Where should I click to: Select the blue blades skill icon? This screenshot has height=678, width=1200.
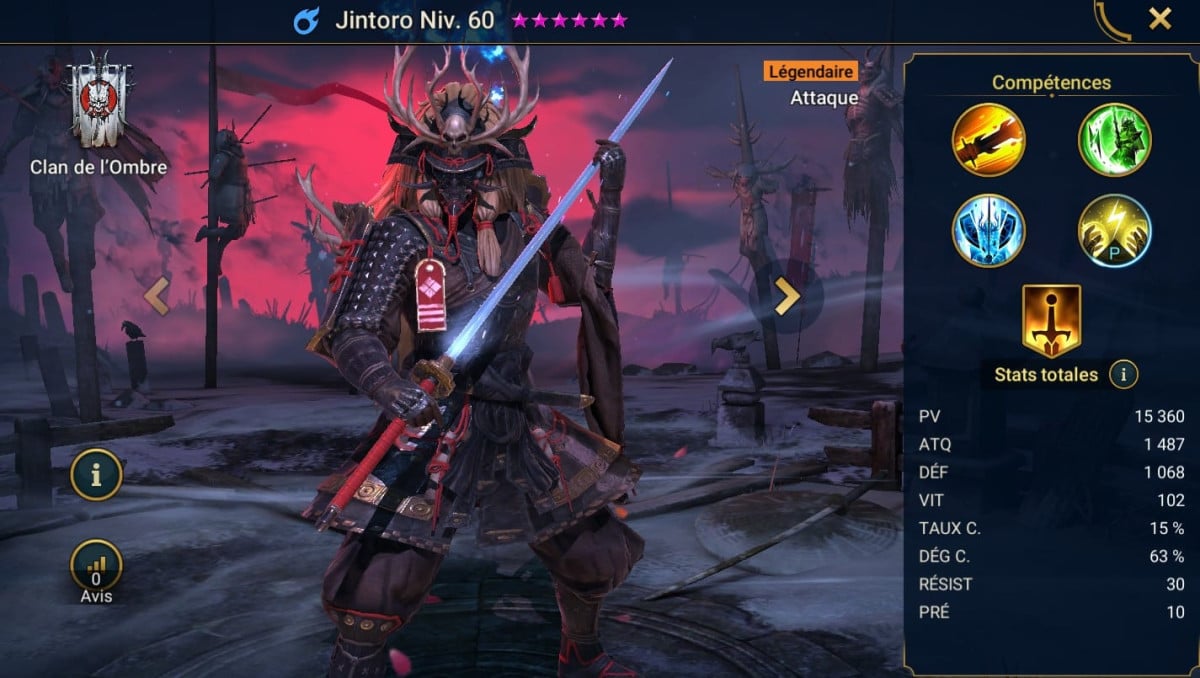(988, 230)
